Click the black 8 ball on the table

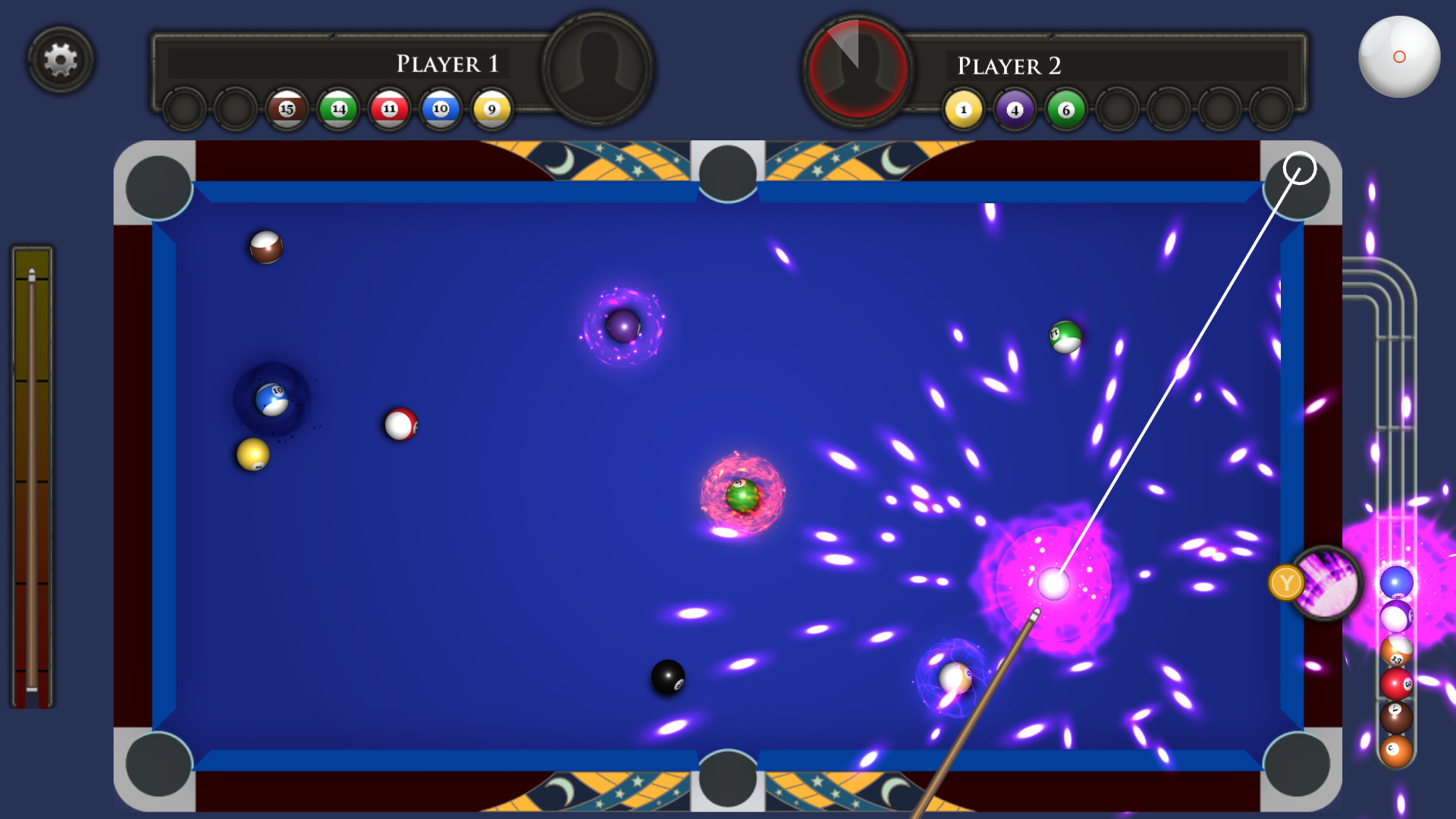point(669,674)
